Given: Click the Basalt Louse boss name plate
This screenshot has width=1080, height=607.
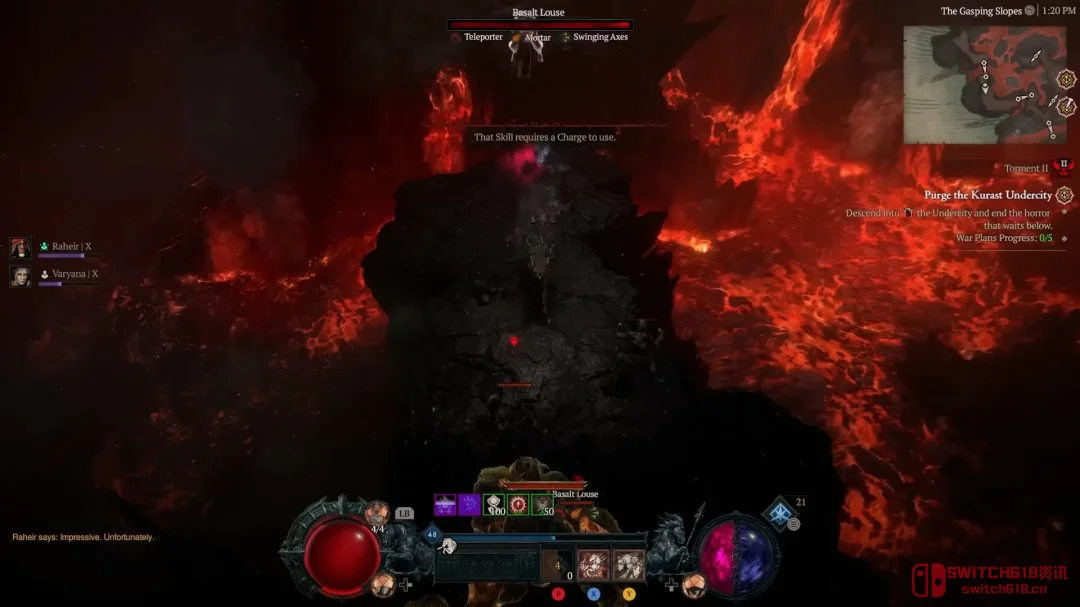Looking at the screenshot, I should click(539, 13).
